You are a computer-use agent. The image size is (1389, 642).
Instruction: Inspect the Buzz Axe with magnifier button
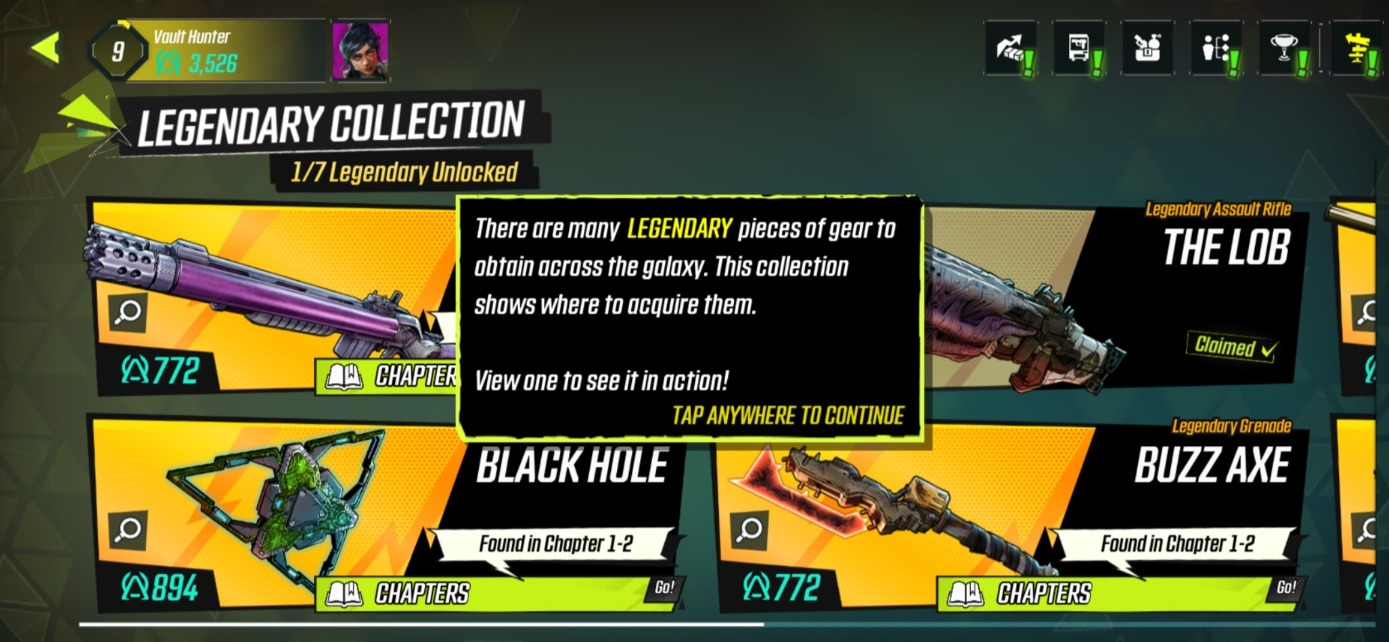[x=749, y=530]
